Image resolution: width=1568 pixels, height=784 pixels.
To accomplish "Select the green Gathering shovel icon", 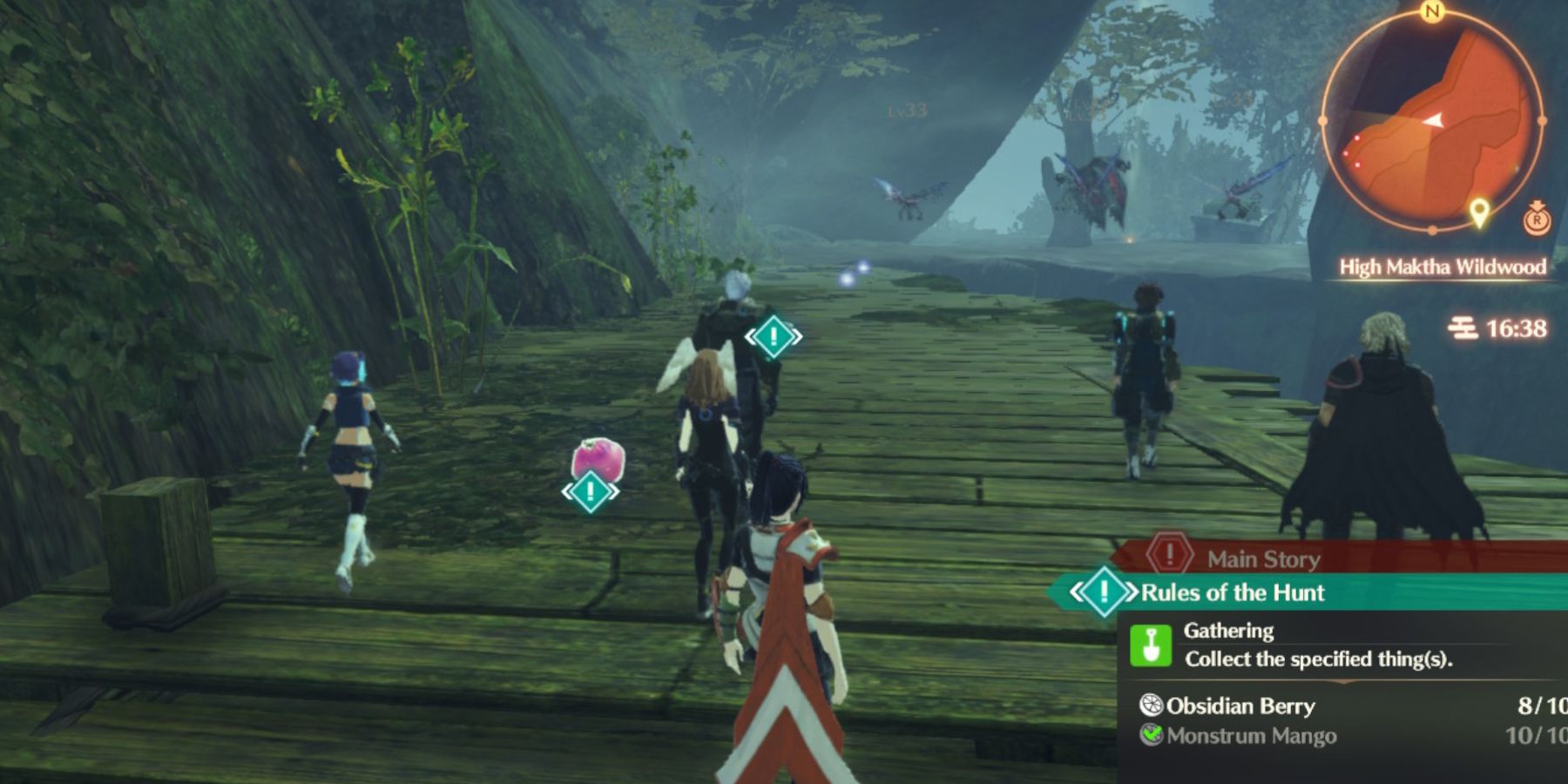I will coord(1152,646).
